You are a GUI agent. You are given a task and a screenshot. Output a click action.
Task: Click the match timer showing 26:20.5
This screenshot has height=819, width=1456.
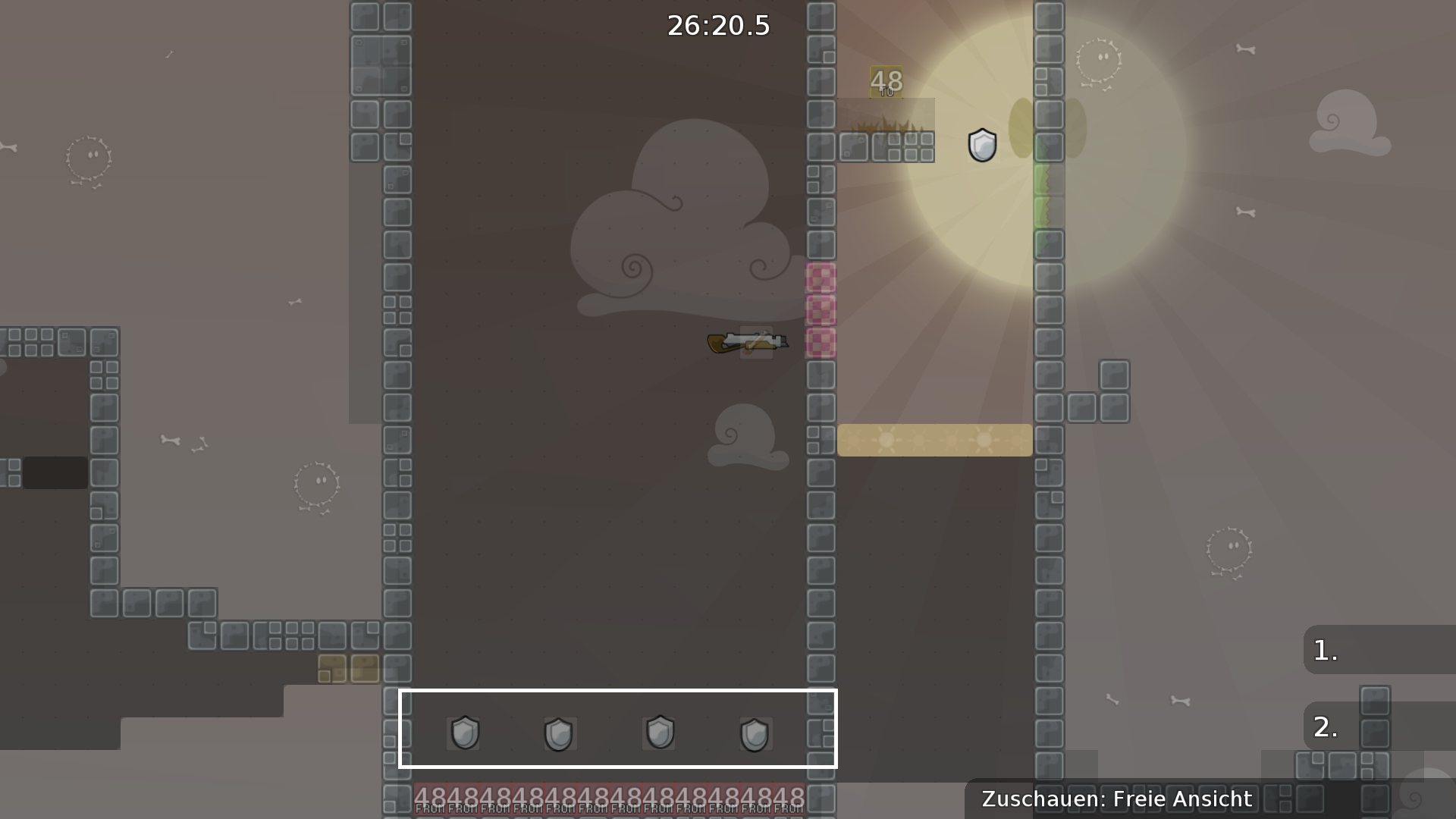717,25
